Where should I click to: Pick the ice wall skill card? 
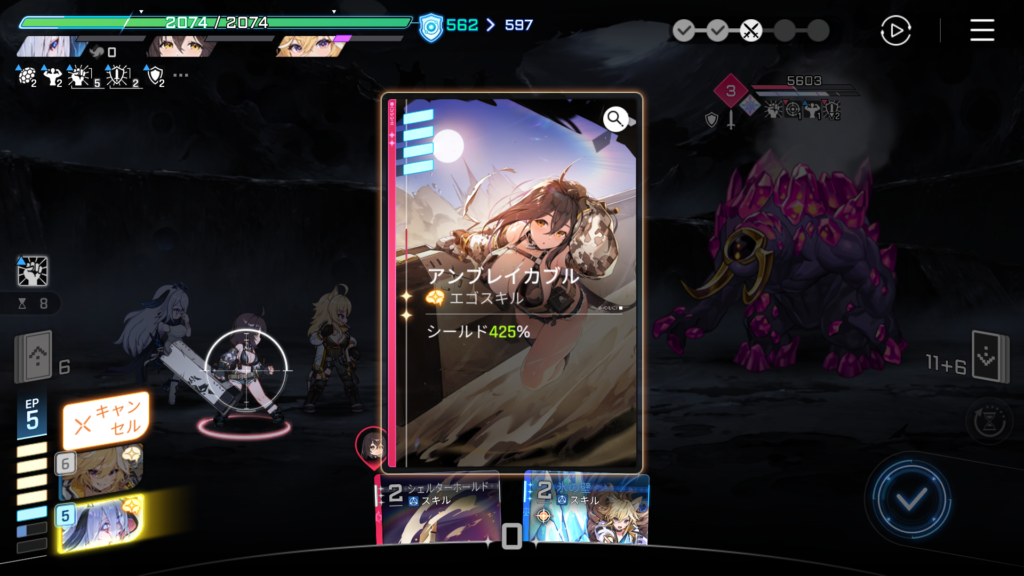[x=587, y=508]
